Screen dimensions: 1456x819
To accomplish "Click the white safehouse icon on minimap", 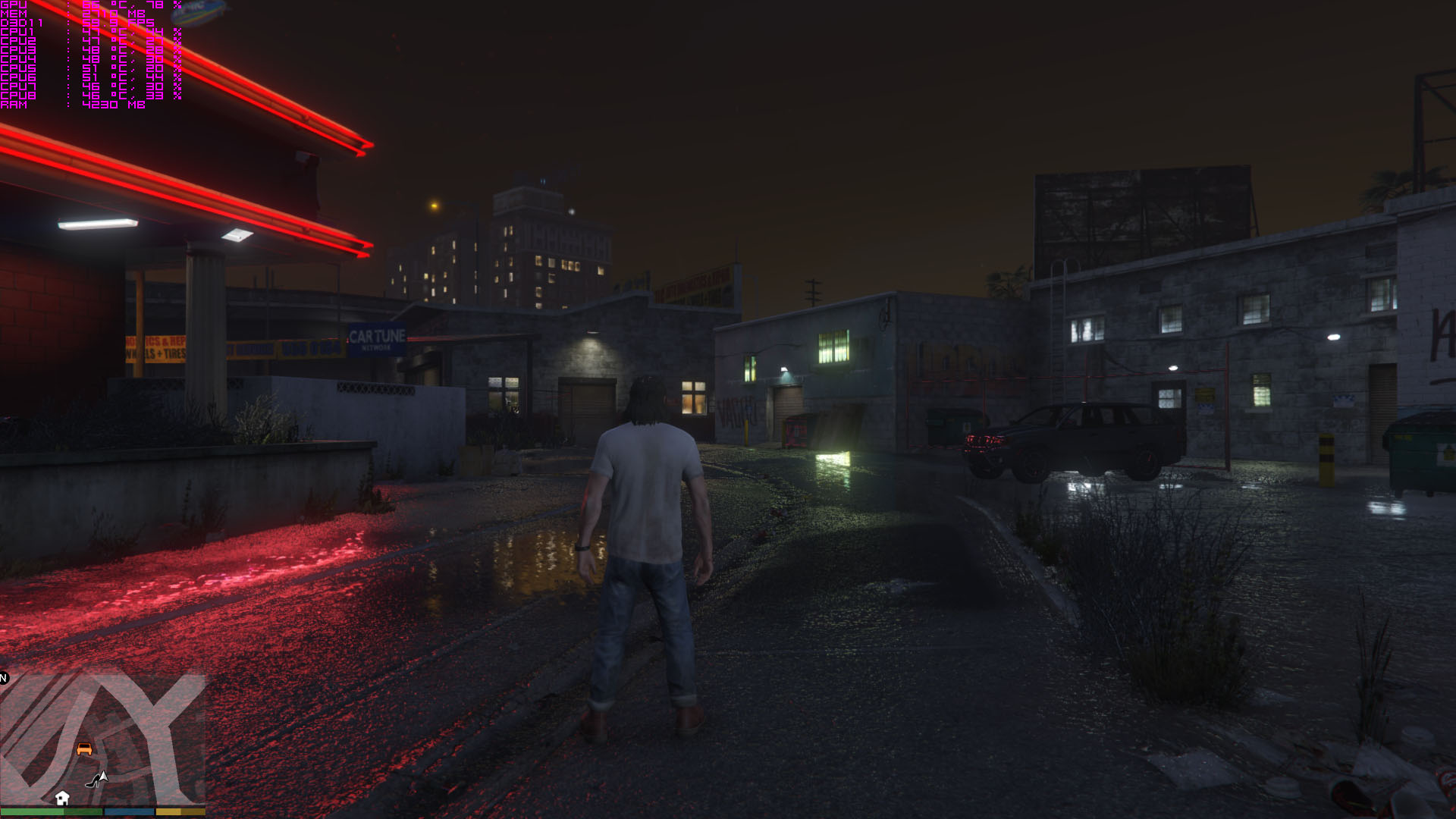I will pos(62,798).
